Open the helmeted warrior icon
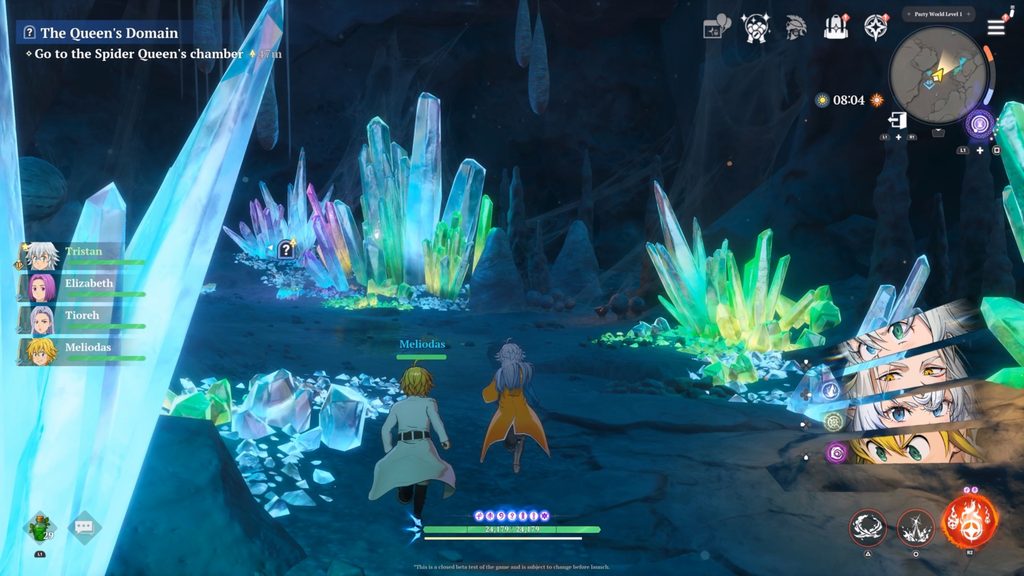This screenshot has width=1024, height=576. click(795, 27)
